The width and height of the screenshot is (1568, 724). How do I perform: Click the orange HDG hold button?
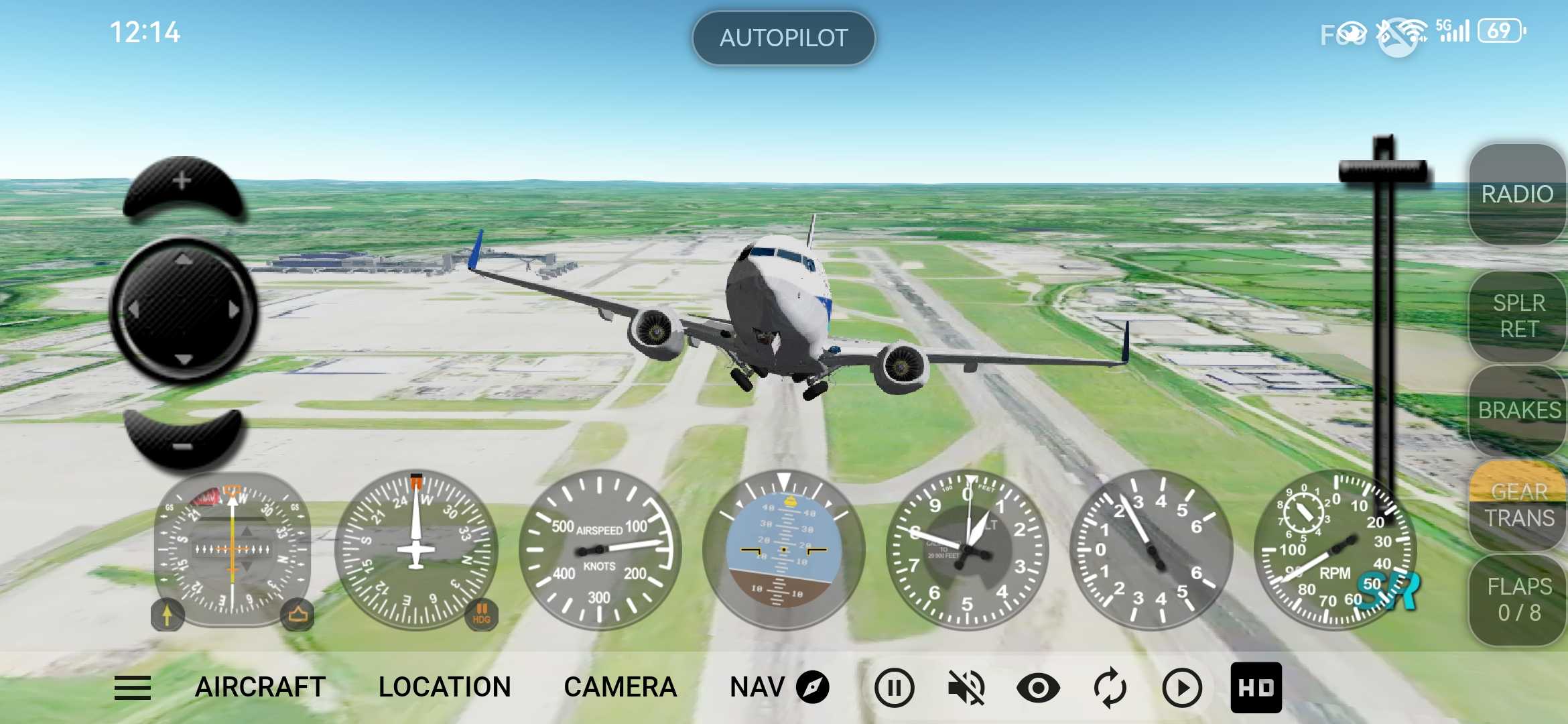click(x=481, y=613)
